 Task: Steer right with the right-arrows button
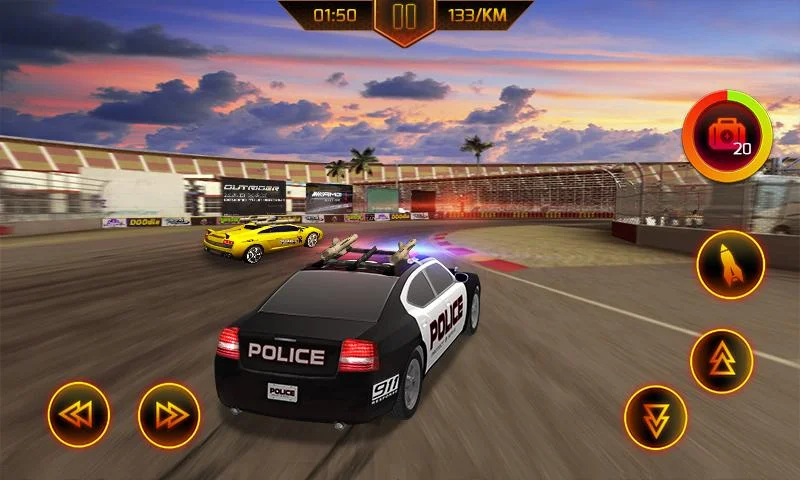pyautogui.click(x=169, y=414)
